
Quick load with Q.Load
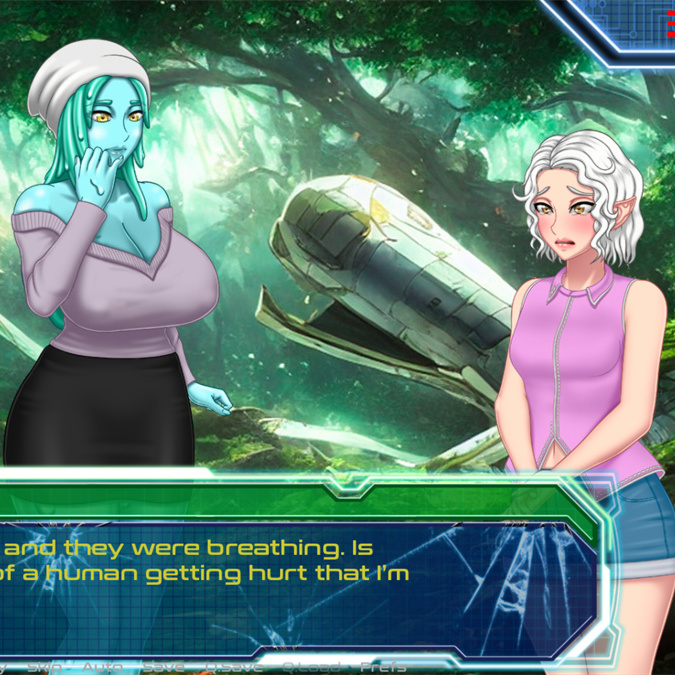[x=309, y=666]
